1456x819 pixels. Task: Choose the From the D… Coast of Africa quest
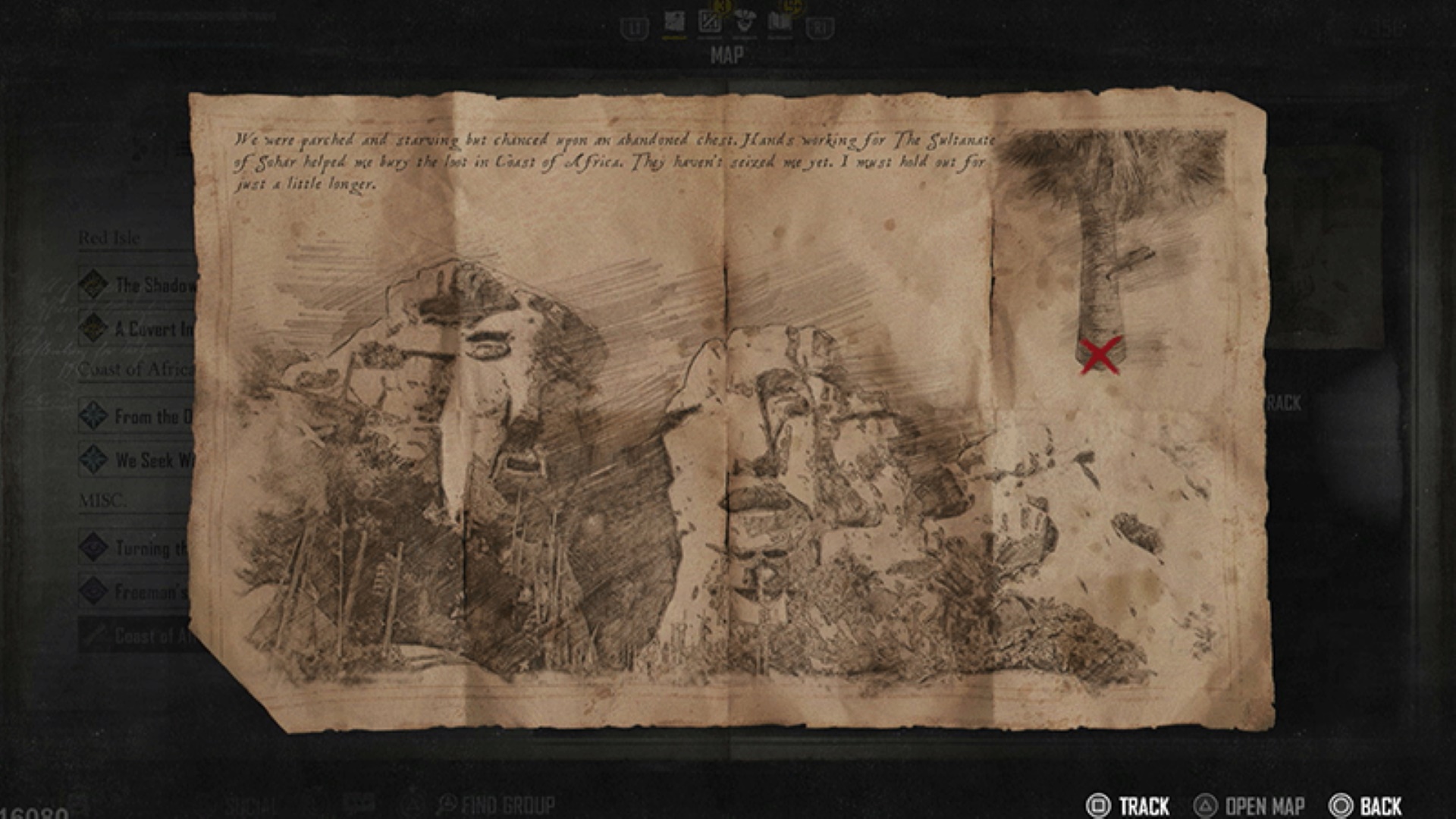coord(144,416)
